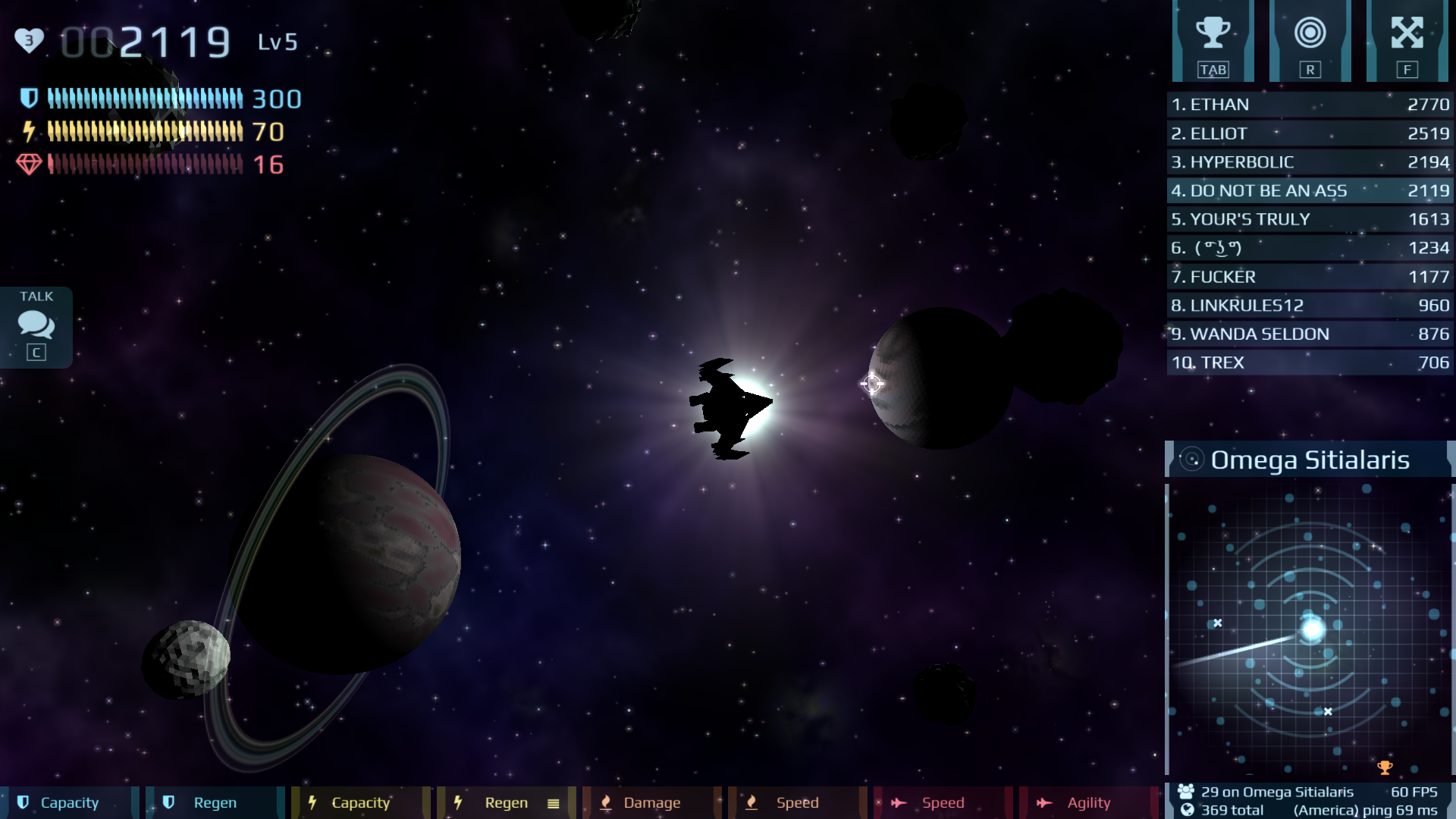The width and height of the screenshot is (1456, 819).
Task: Toggle the upgrade list icon next to Regen
Action: pyautogui.click(x=554, y=802)
